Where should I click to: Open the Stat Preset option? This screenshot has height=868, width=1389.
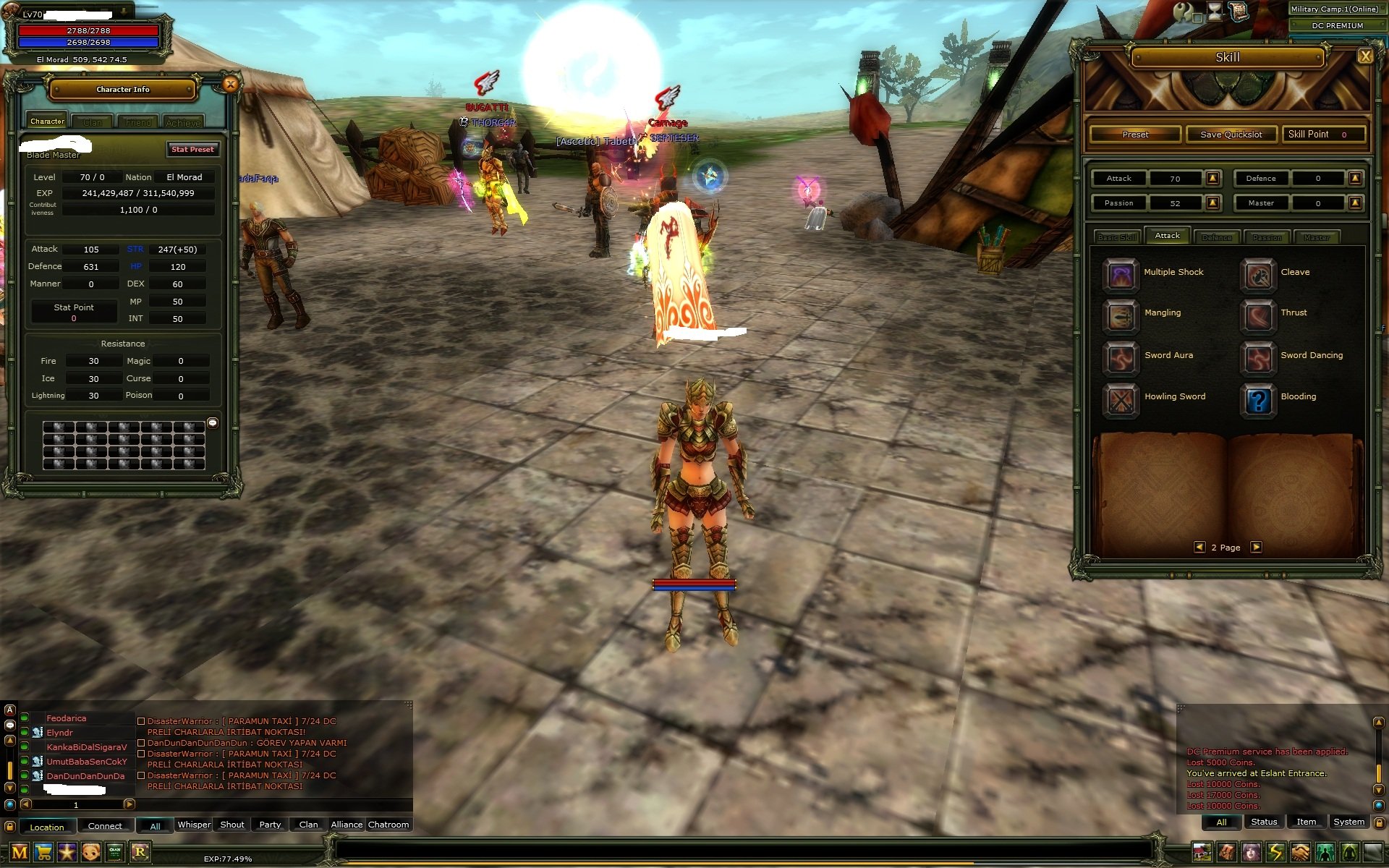point(192,150)
